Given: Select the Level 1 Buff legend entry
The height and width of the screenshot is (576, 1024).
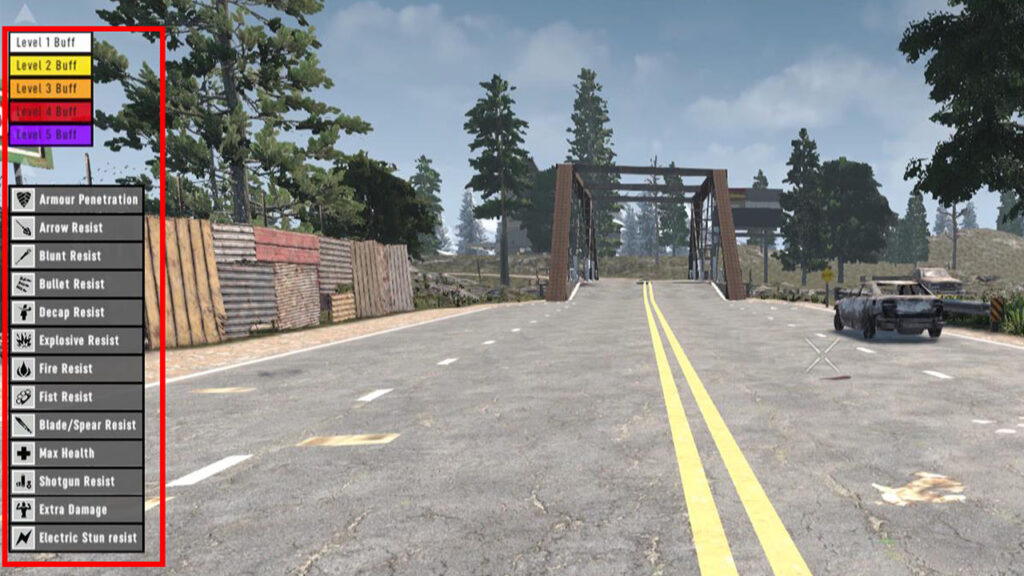Looking at the screenshot, I should point(50,42).
